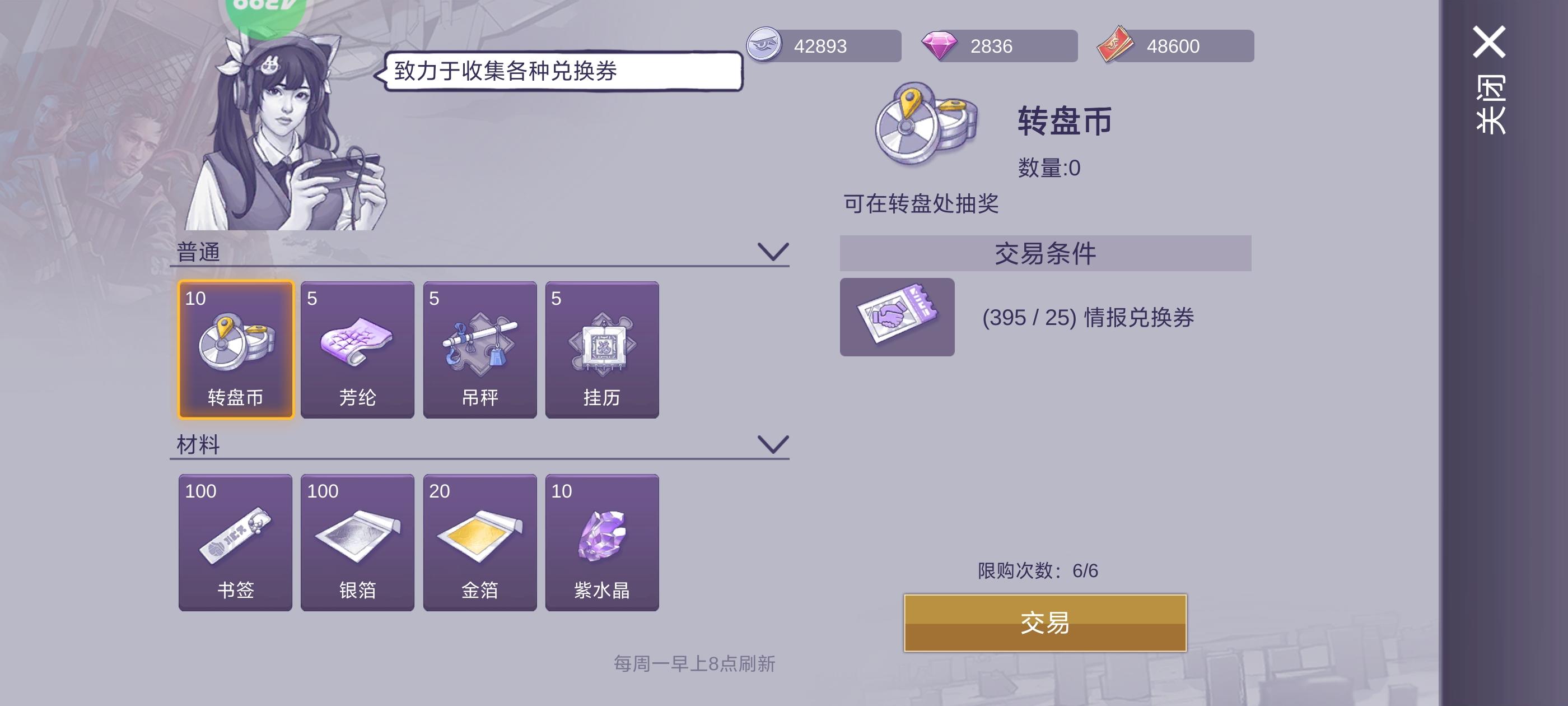Click the 情报兑换券 cost icon

[x=898, y=317]
